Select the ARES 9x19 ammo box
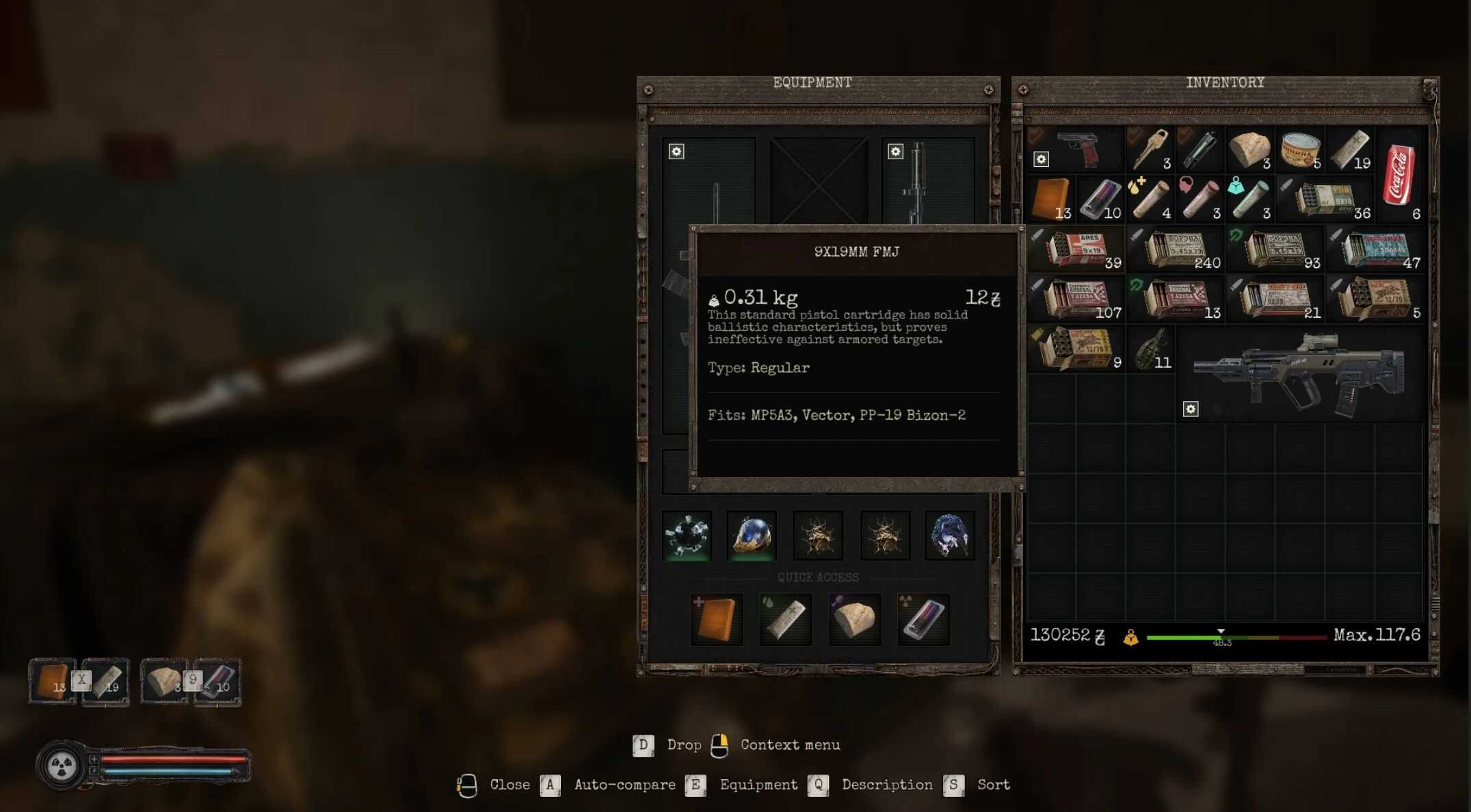Screen dimensions: 1471x812 (1077, 249)
